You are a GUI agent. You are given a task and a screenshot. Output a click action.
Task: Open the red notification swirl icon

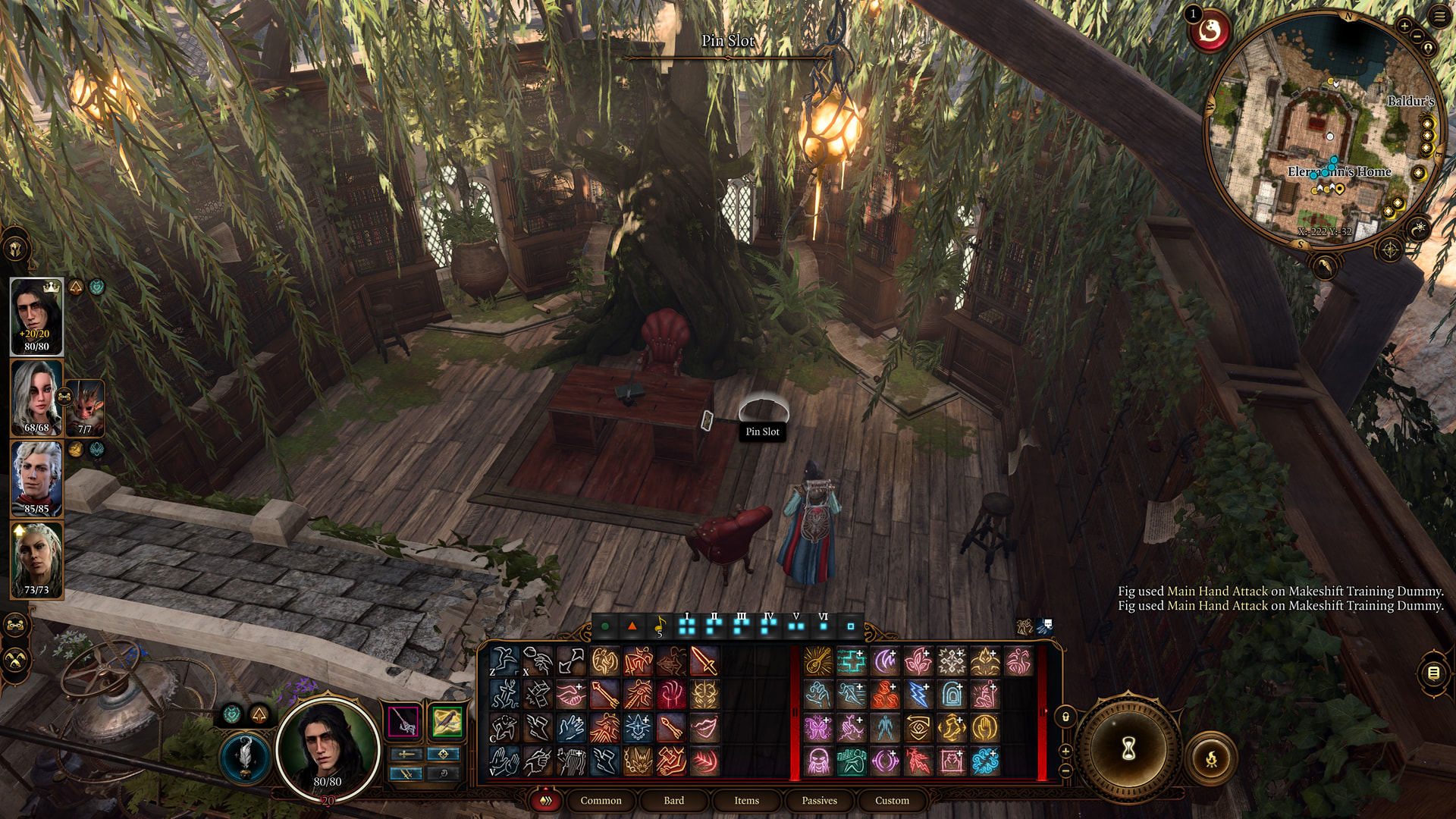pyautogui.click(x=1210, y=32)
